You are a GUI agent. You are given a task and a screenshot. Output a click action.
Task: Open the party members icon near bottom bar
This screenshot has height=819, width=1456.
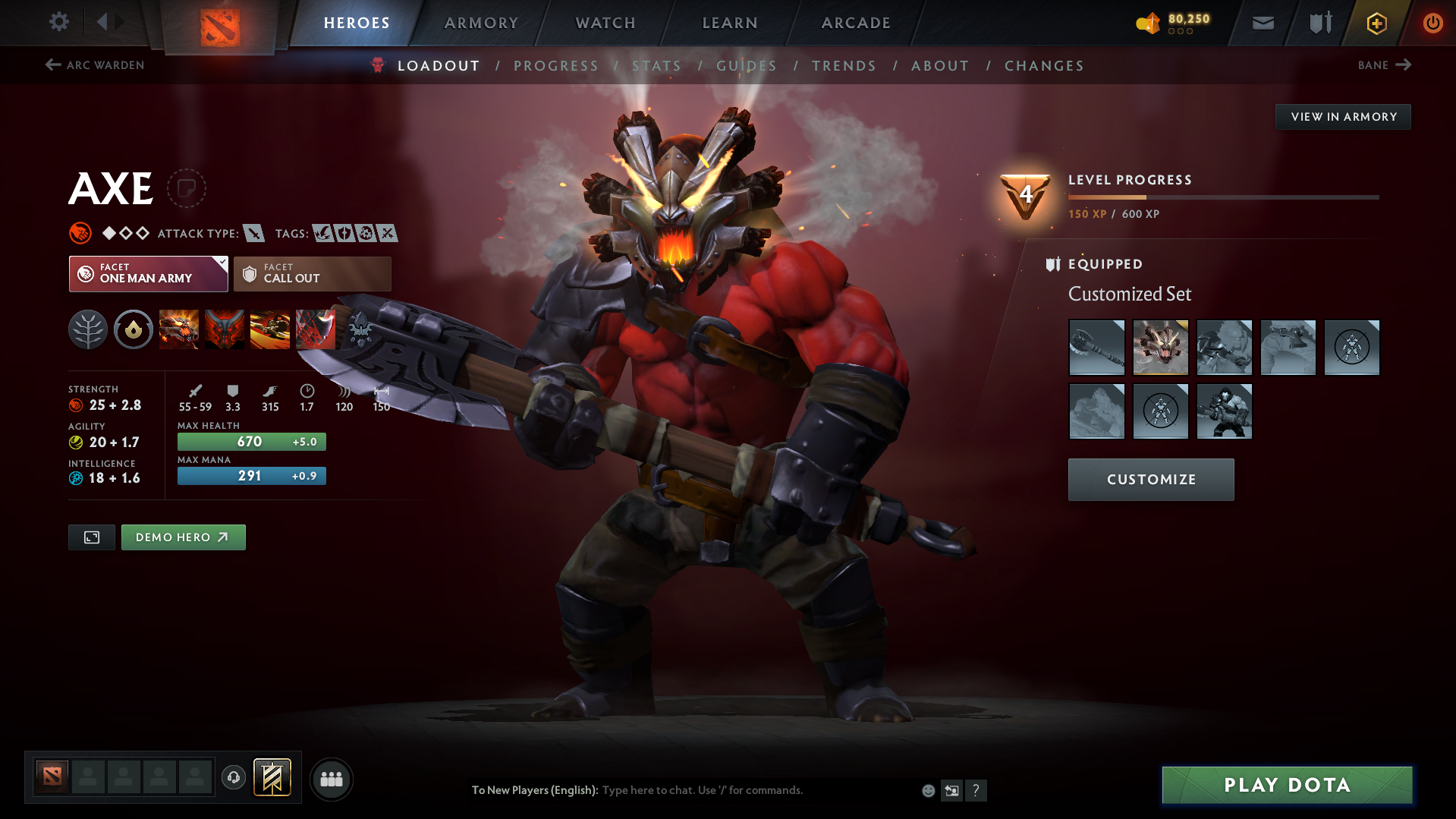pyautogui.click(x=331, y=779)
